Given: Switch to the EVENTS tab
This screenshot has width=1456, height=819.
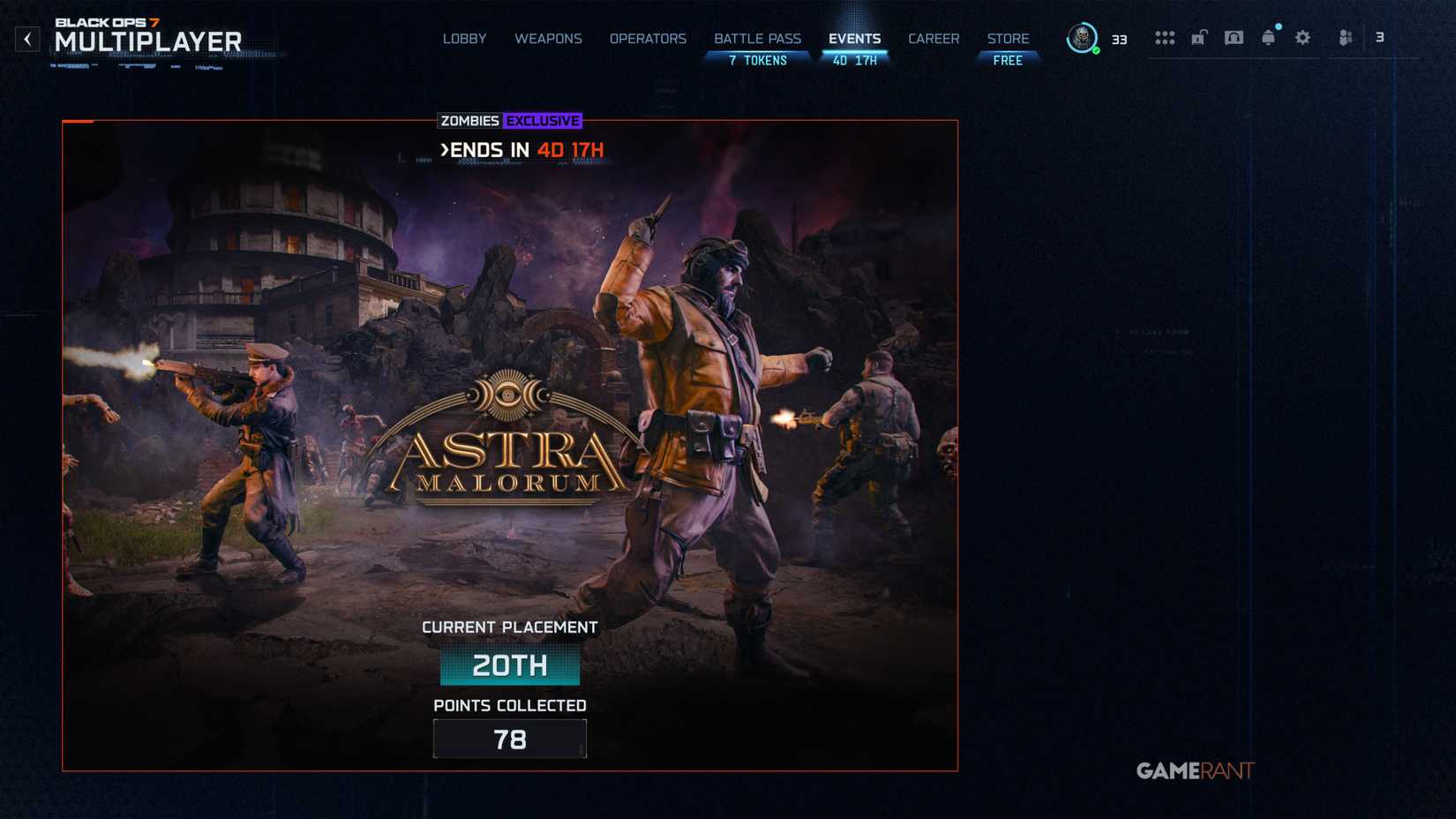Looking at the screenshot, I should tap(854, 39).
